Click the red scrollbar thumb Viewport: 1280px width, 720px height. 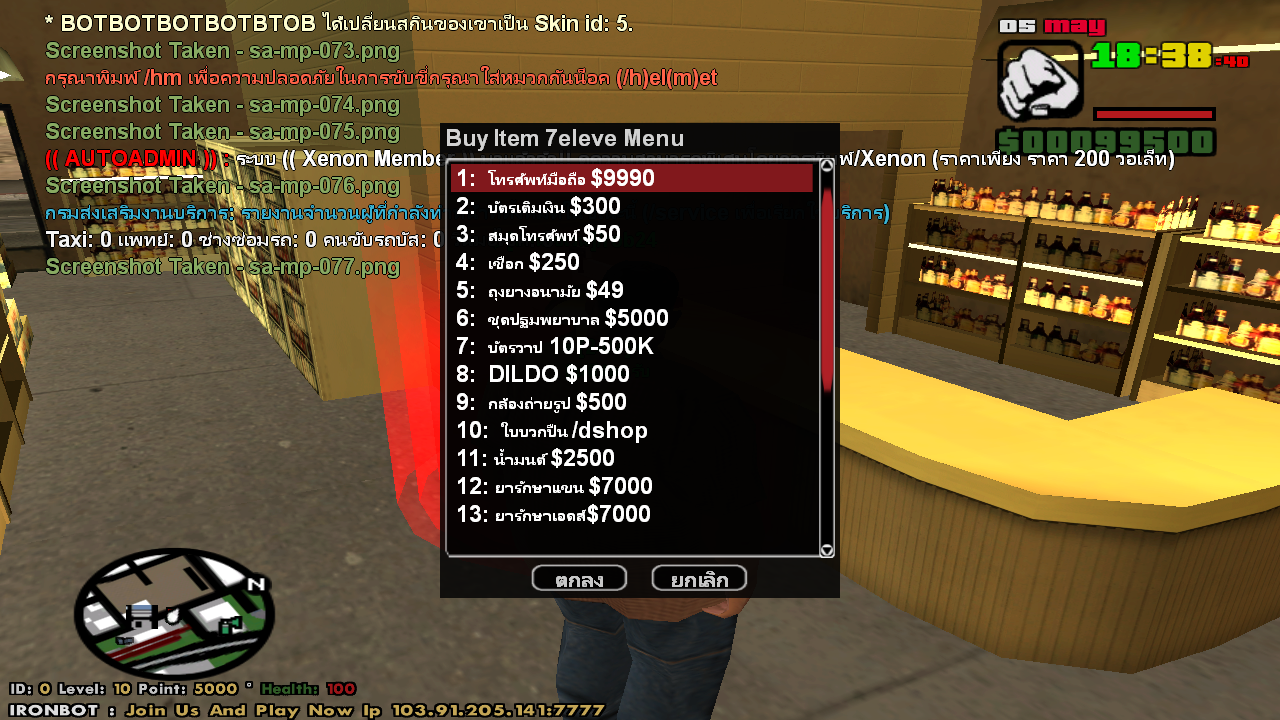827,290
